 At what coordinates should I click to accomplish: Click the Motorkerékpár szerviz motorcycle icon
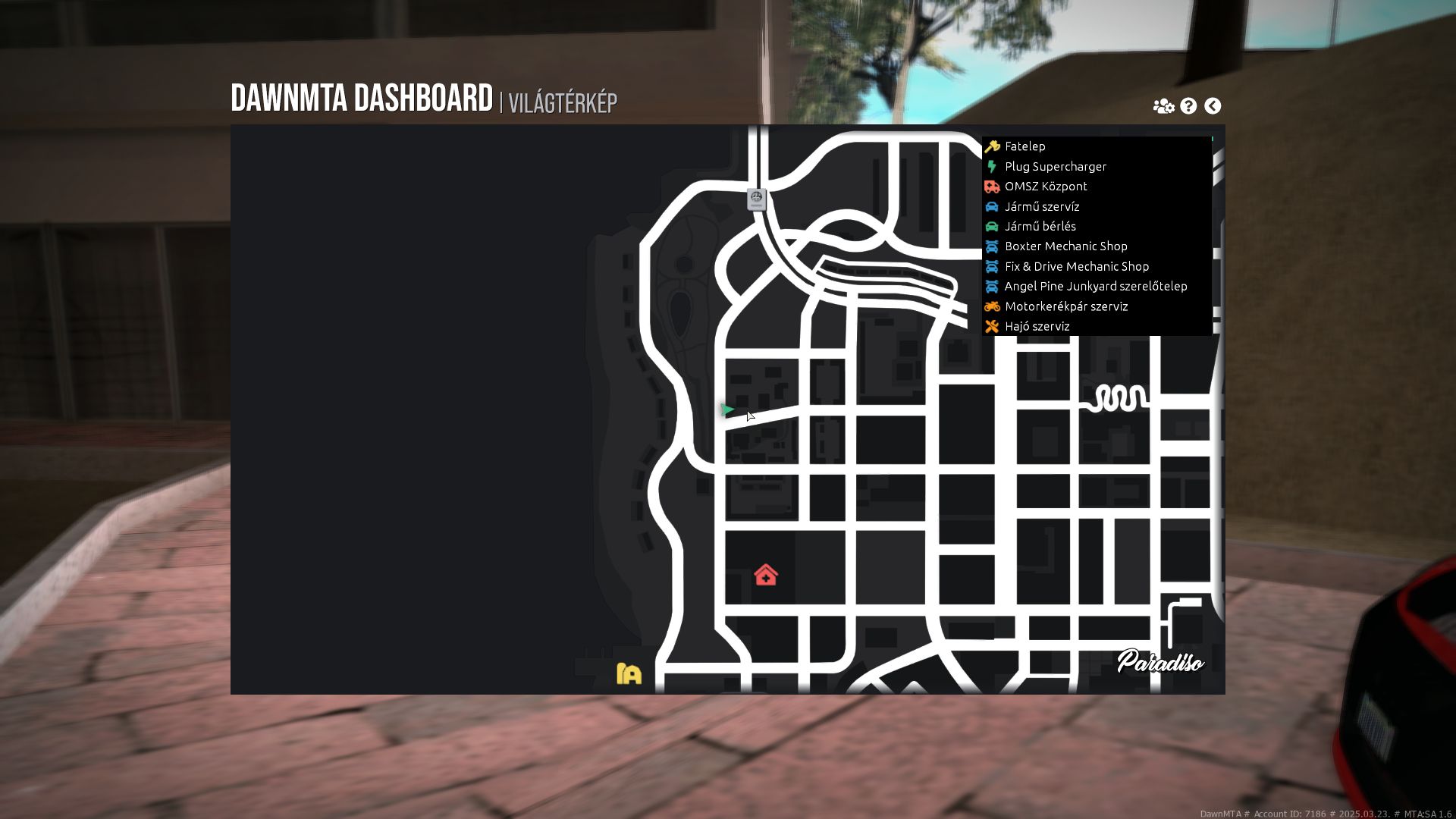[x=993, y=306]
